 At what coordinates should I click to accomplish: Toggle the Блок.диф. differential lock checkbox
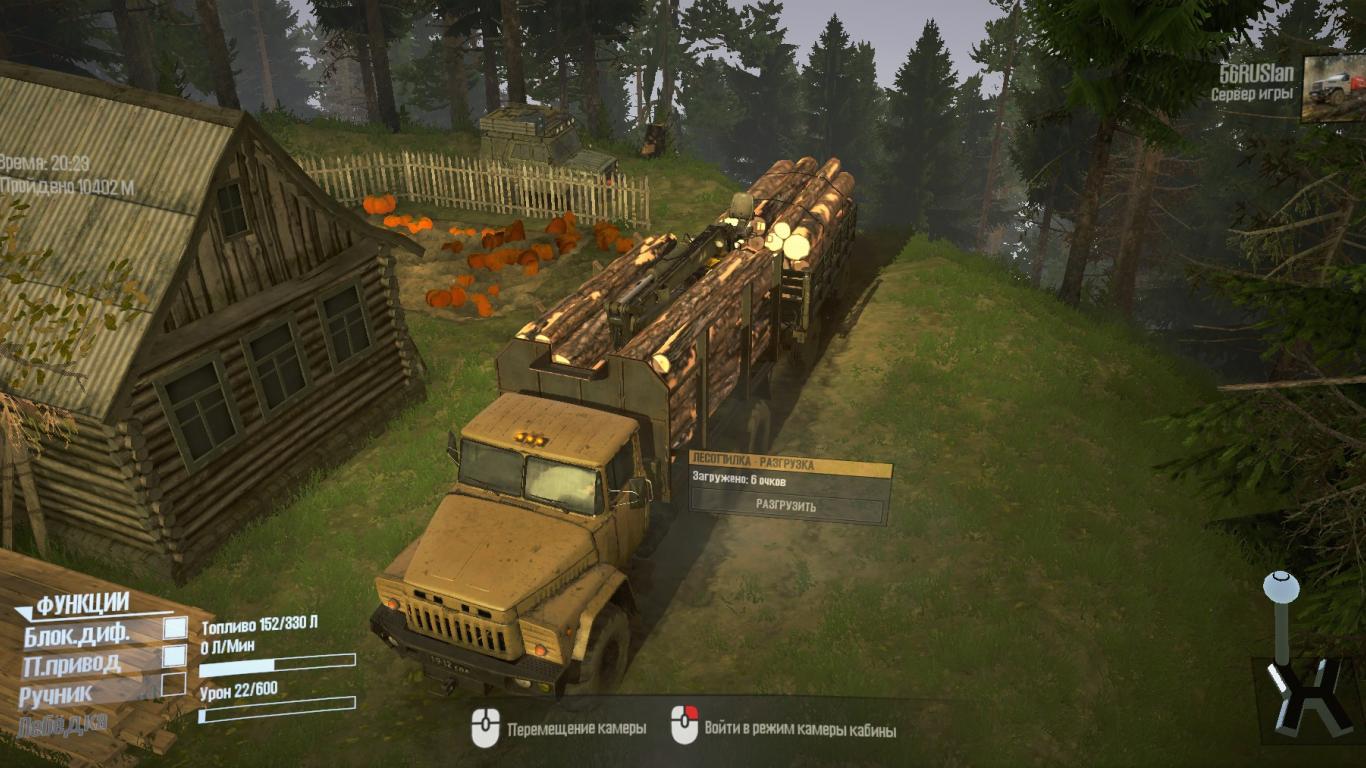click(175, 628)
